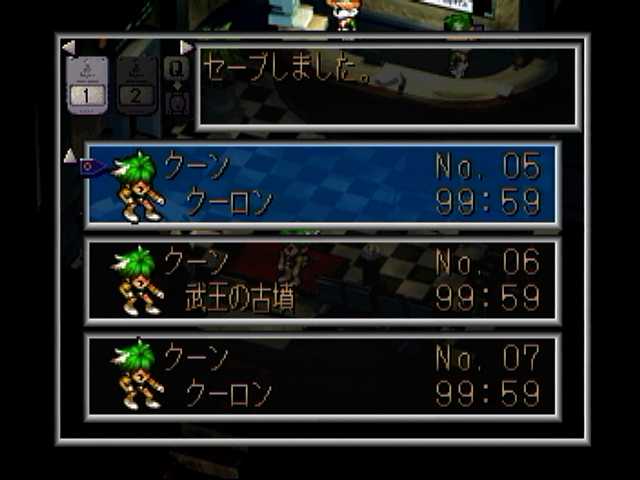
Task: Click the left arrow above the memory cards
Action: (68, 47)
